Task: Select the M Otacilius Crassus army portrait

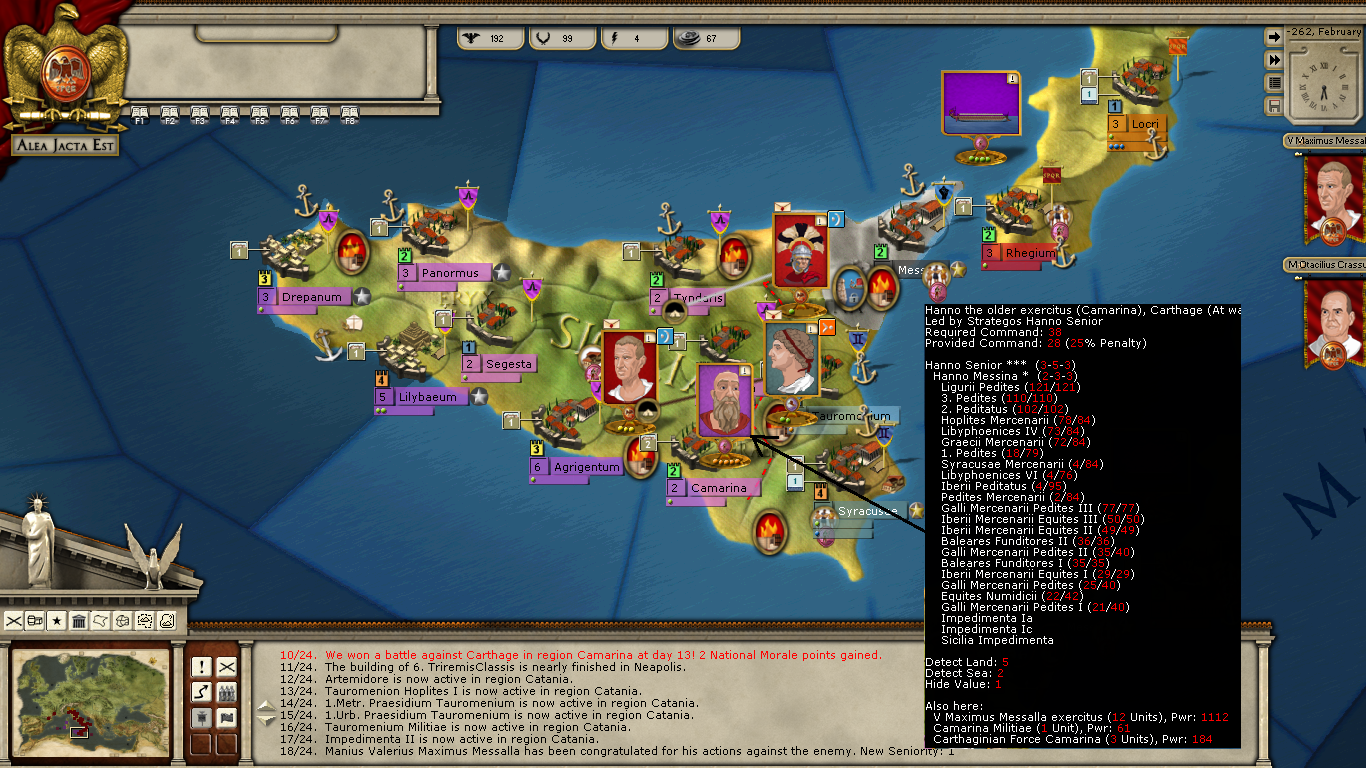Action: coord(1334,320)
